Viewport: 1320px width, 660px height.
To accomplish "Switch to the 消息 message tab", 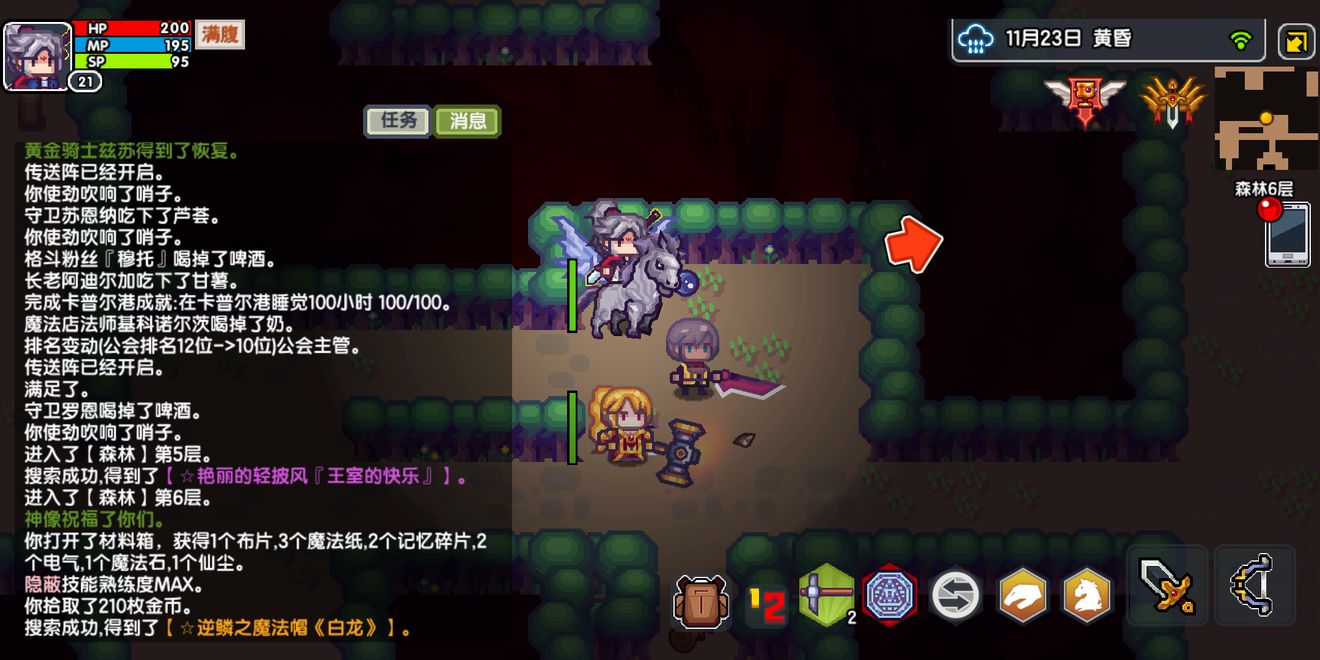I will pyautogui.click(x=468, y=121).
